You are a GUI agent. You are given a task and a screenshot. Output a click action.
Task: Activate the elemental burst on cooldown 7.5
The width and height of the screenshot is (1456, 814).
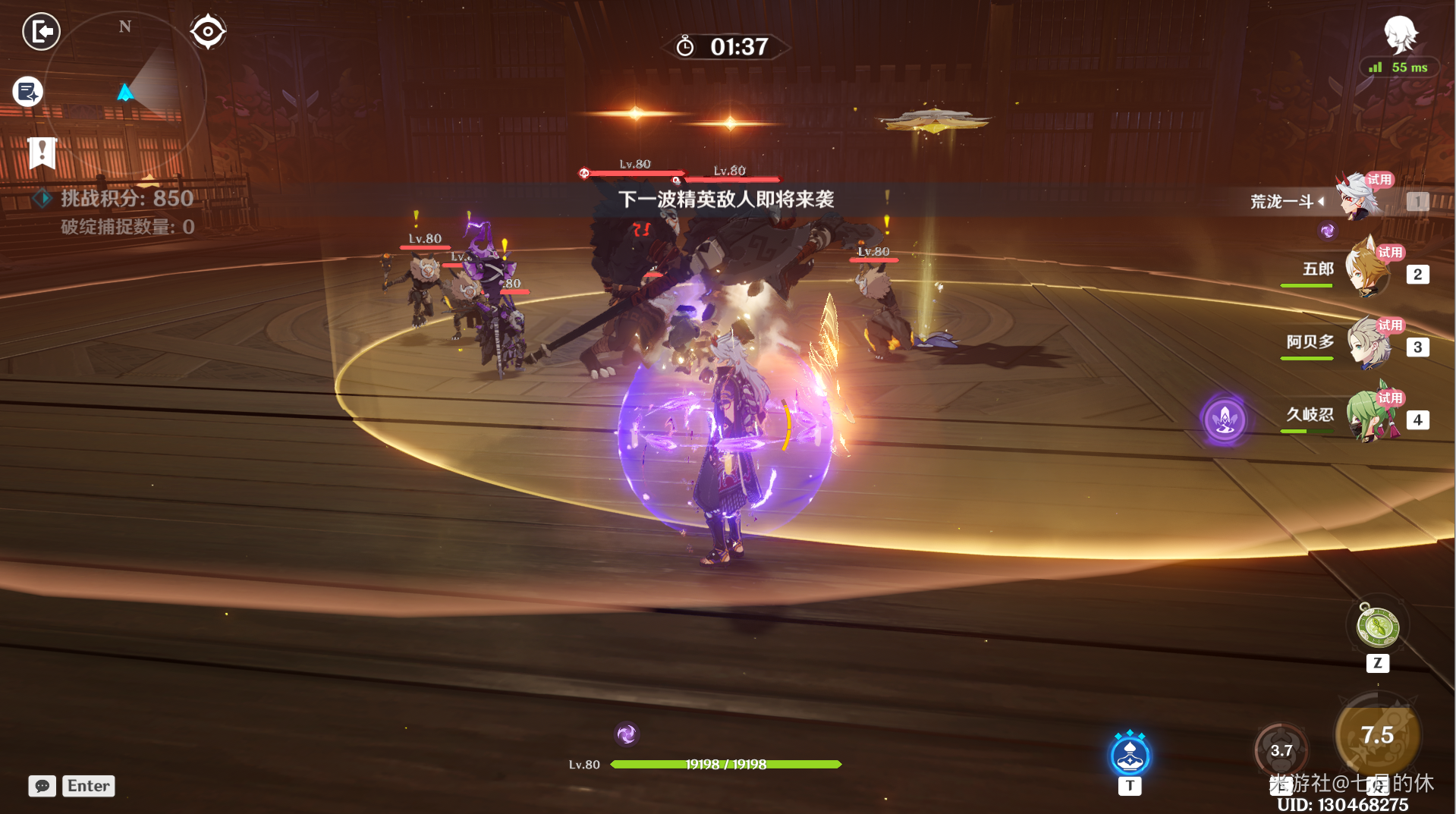tap(1377, 734)
